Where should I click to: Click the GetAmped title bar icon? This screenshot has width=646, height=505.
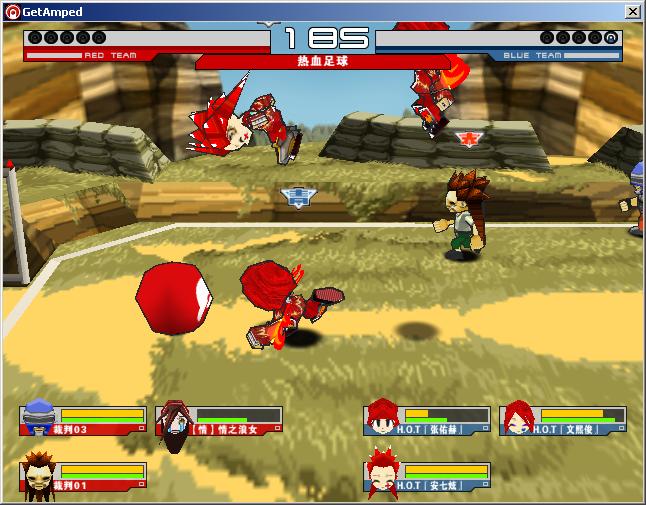click(12, 11)
